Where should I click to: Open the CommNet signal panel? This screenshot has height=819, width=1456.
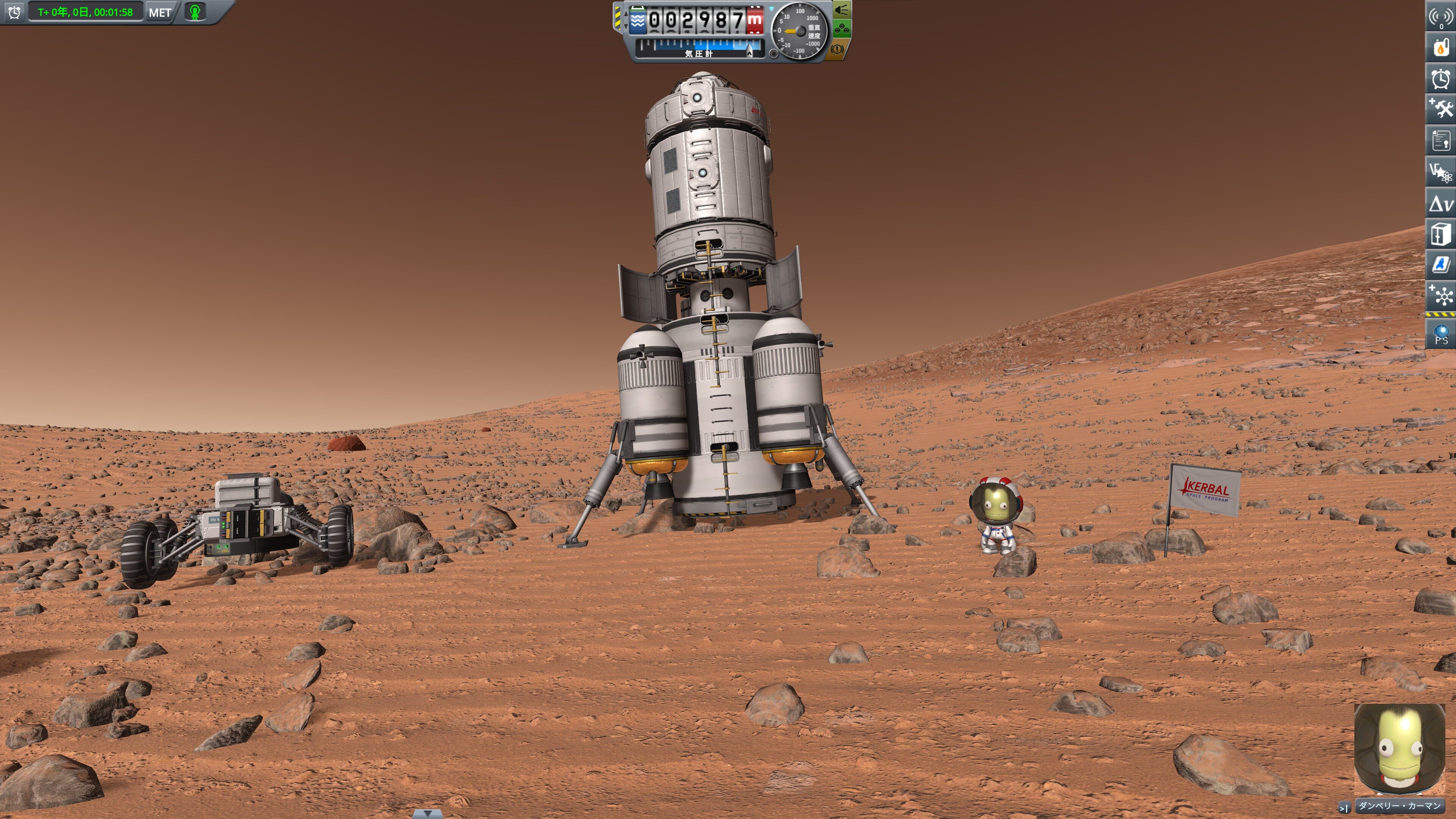pos(1441,16)
